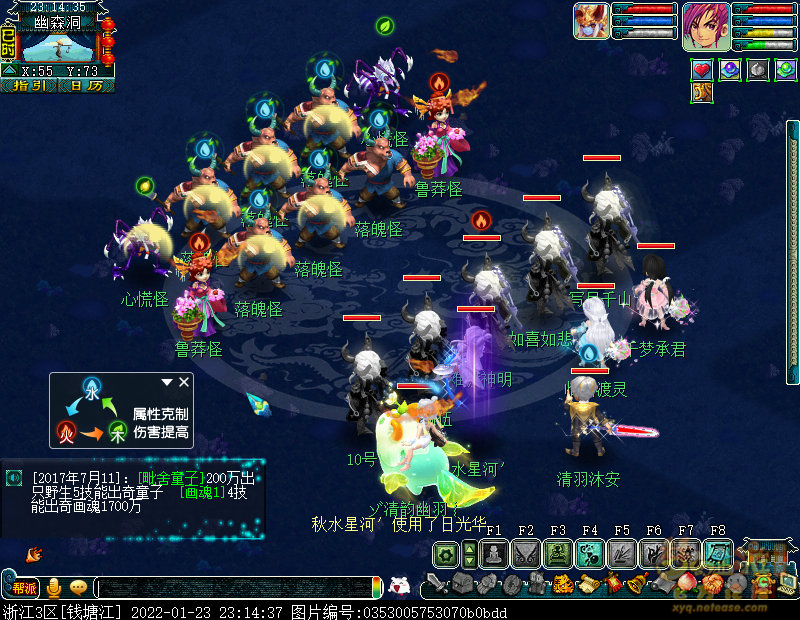This screenshot has width=800, height=620.
Task: Collapse the minimap with the triangle arrow
Action: point(9,71)
